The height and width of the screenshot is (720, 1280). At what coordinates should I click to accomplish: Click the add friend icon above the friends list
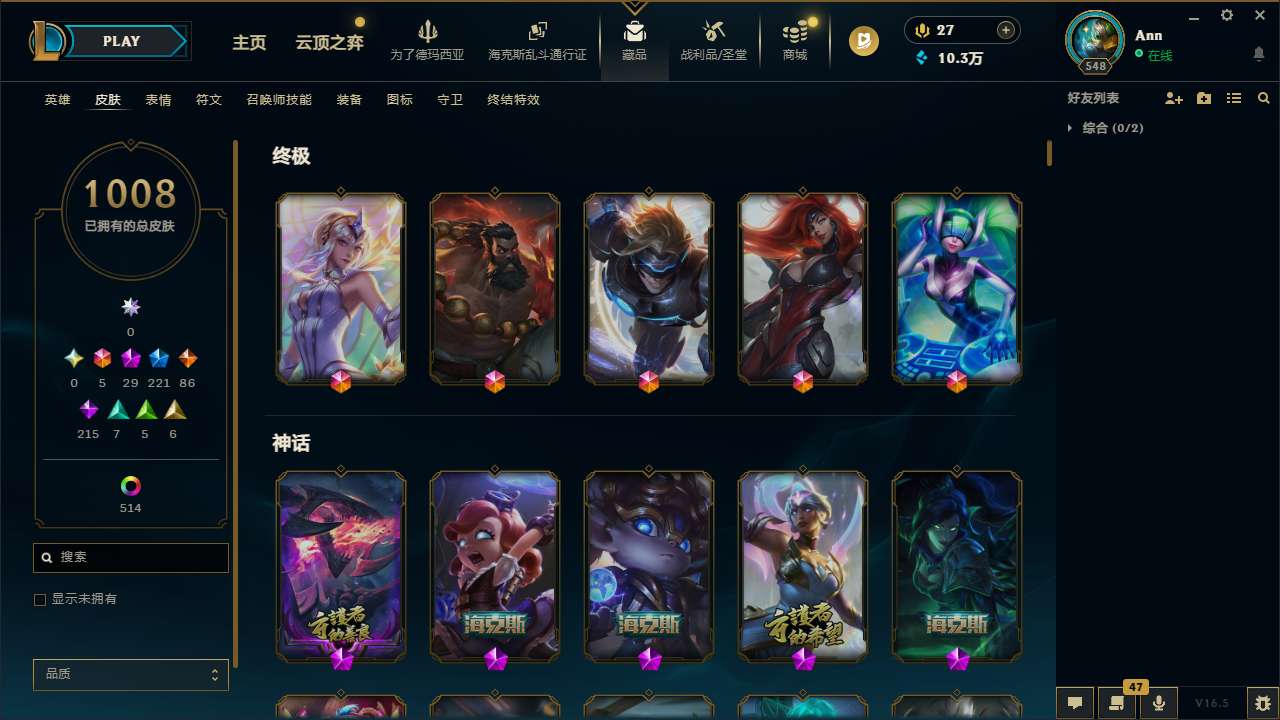point(1174,98)
